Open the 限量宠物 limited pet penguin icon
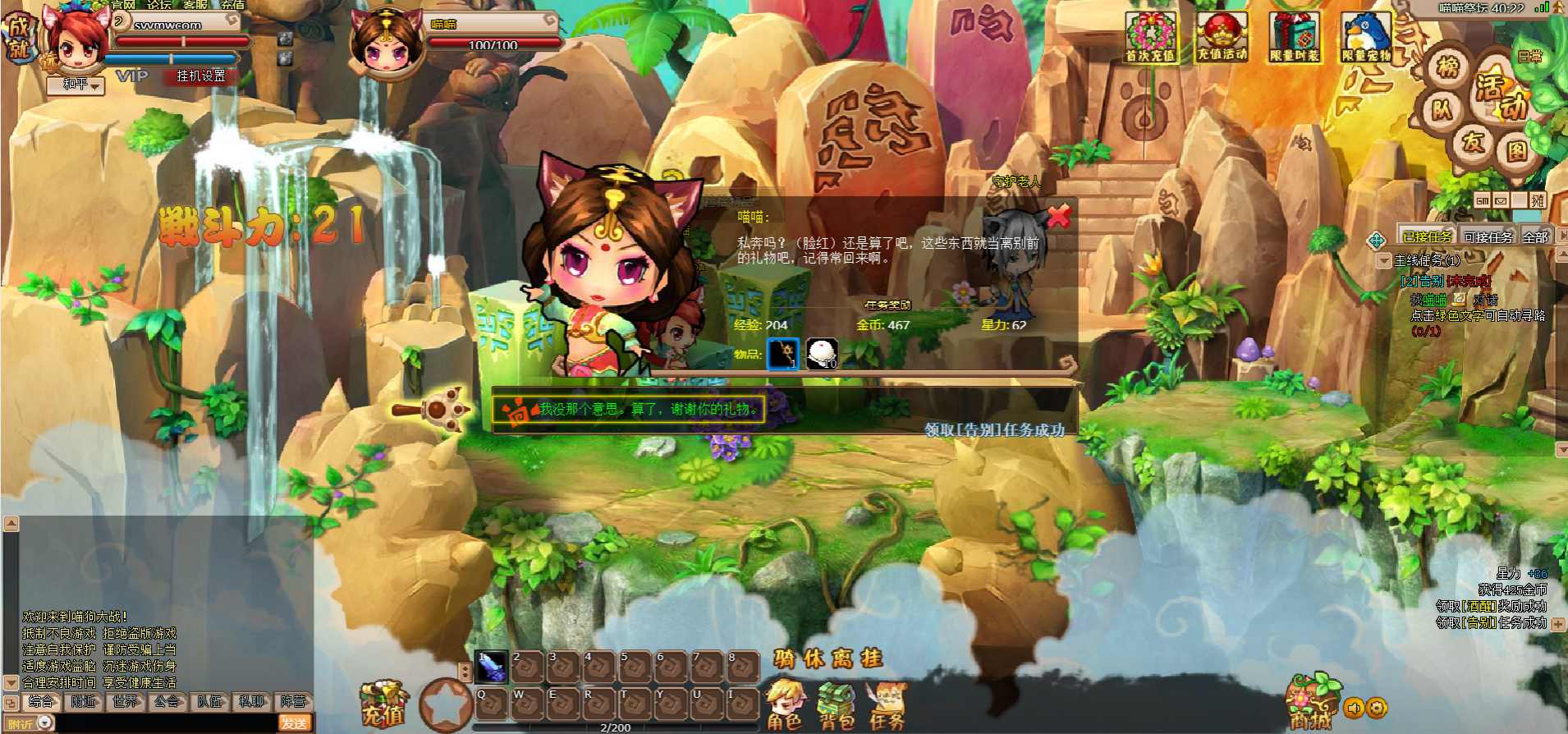Viewport: 1568px width, 734px height. 1366,39
